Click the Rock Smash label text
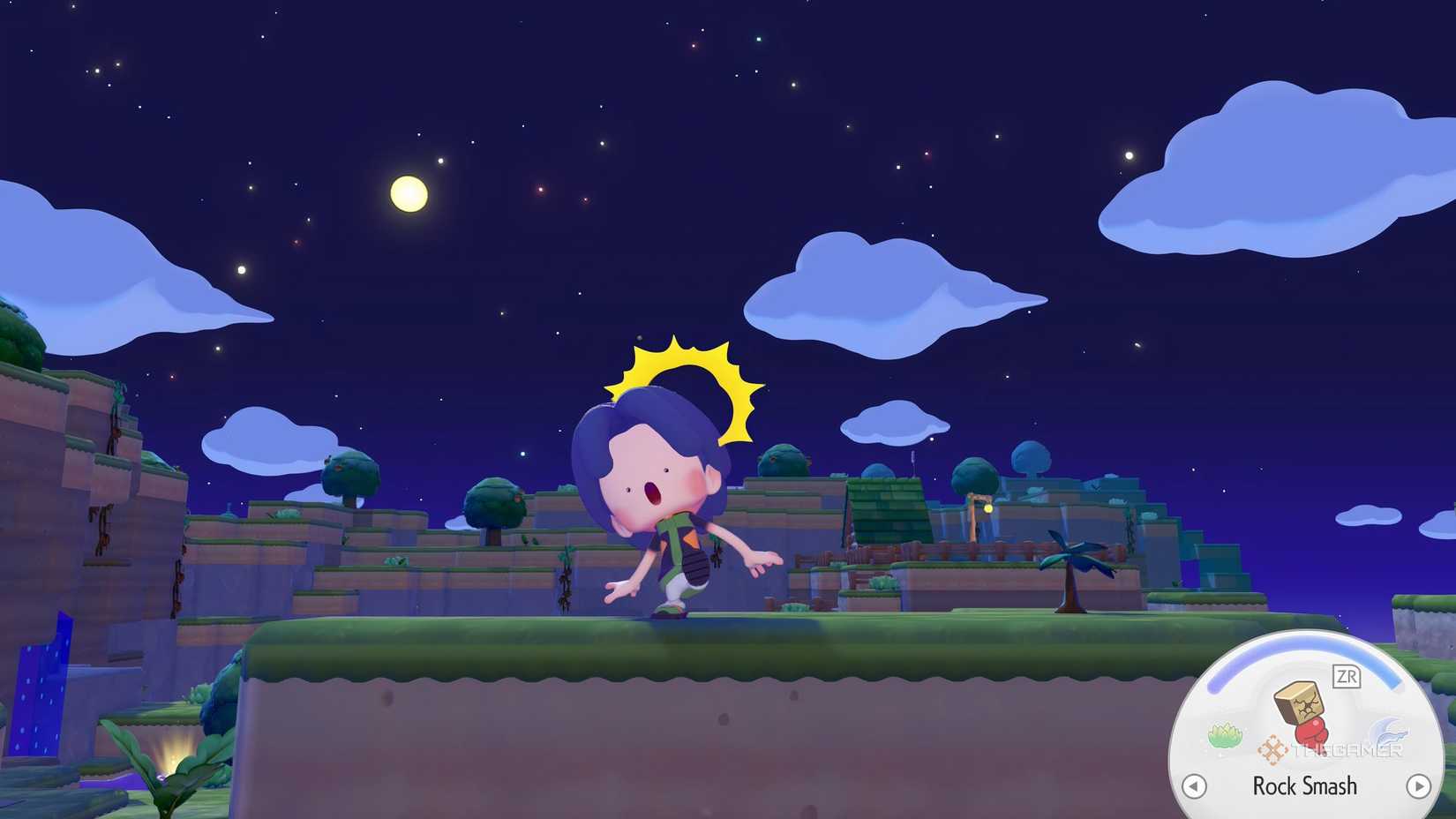 (x=1304, y=785)
